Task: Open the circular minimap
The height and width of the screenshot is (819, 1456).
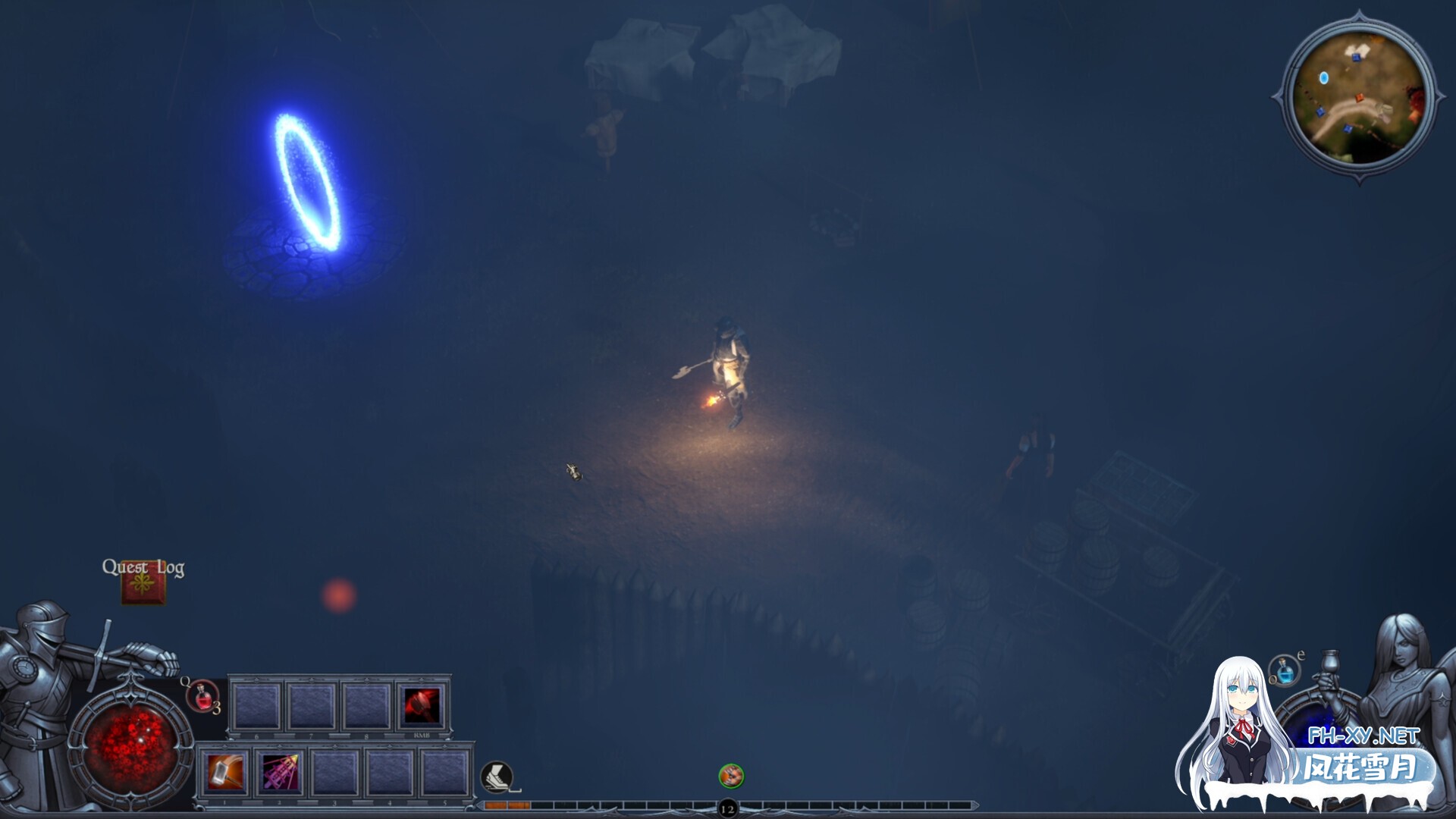Action: pos(1358,99)
